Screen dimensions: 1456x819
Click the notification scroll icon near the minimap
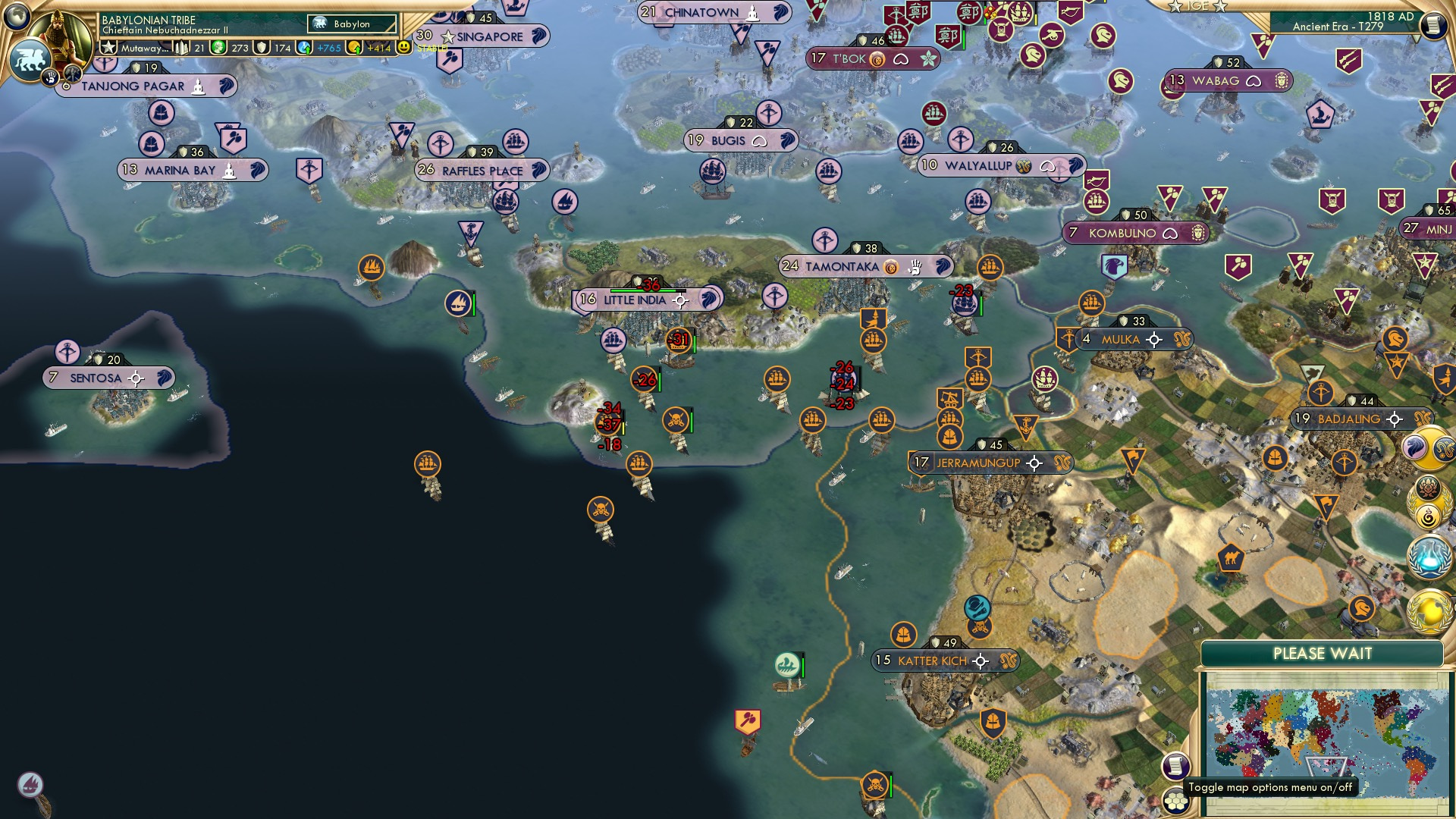coord(1176,765)
